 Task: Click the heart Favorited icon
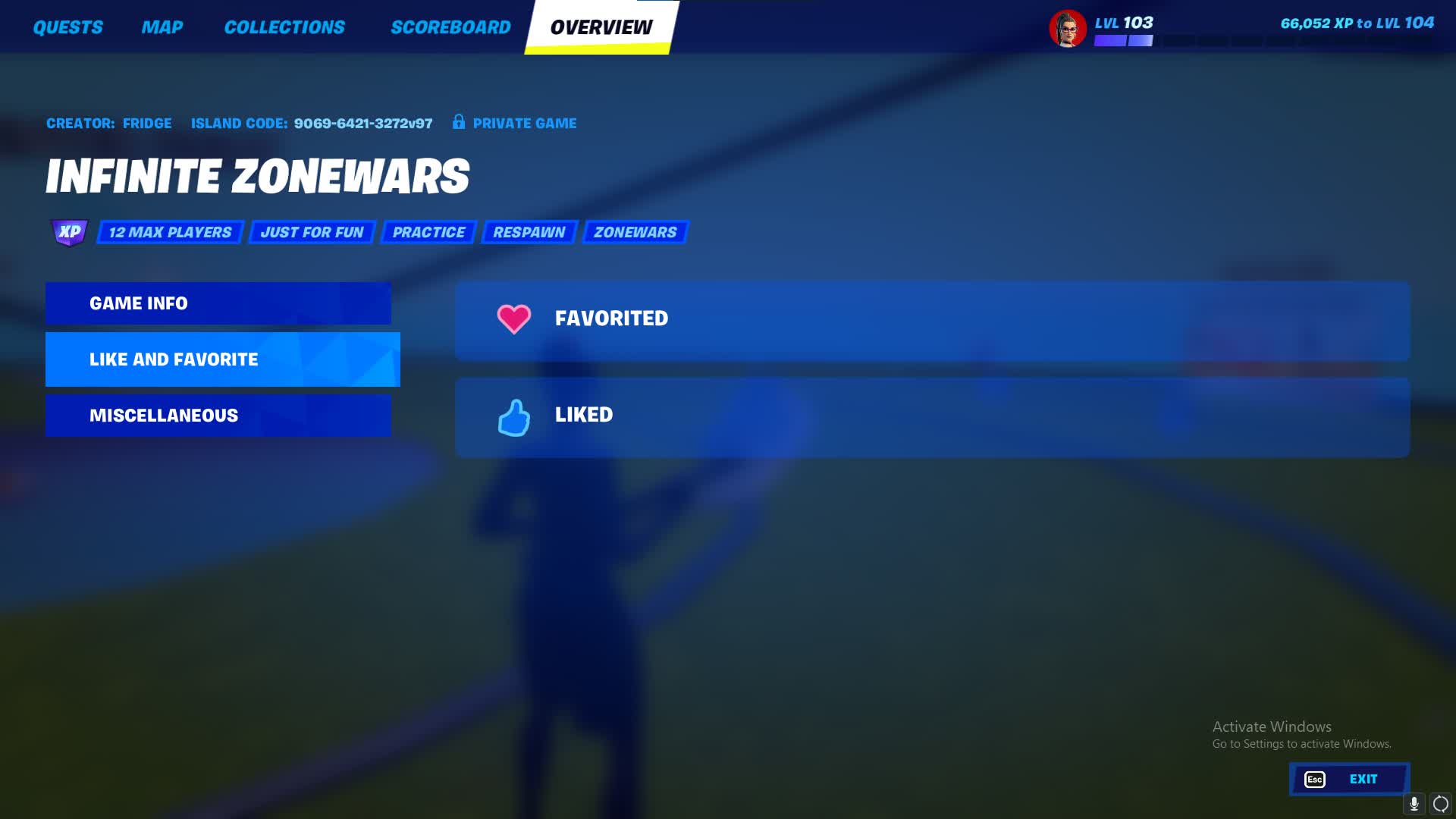click(x=513, y=318)
